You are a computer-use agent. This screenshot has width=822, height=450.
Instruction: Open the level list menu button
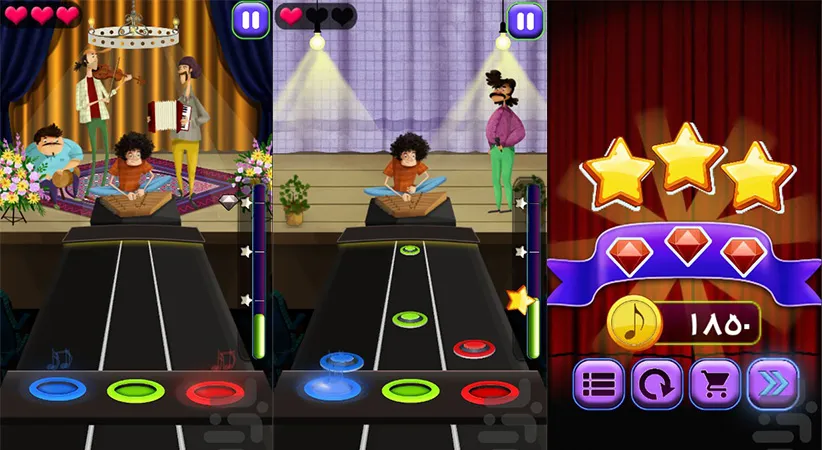point(599,383)
